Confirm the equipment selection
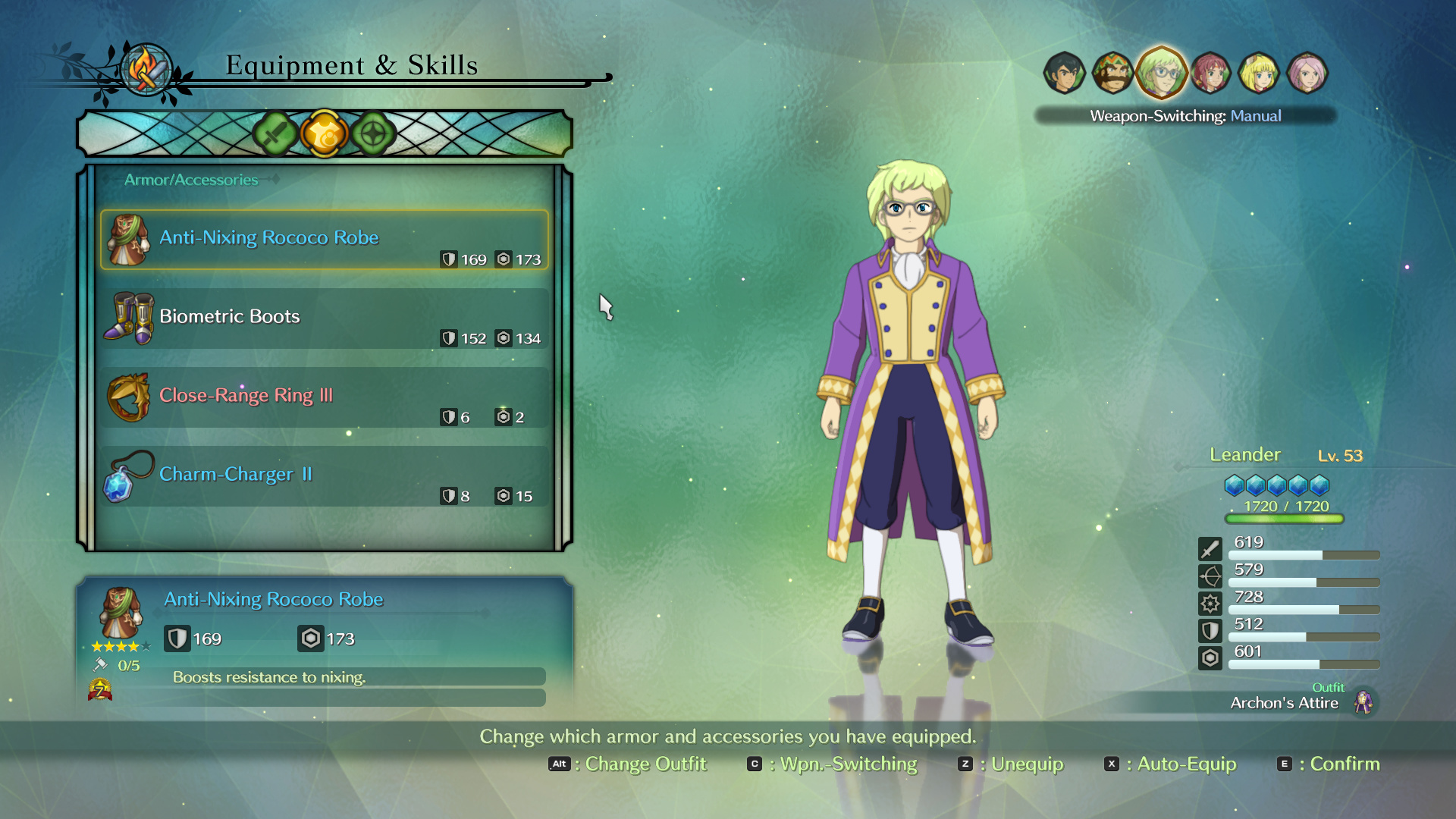The width and height of the screenshot is (1456, 819). 1329,764
